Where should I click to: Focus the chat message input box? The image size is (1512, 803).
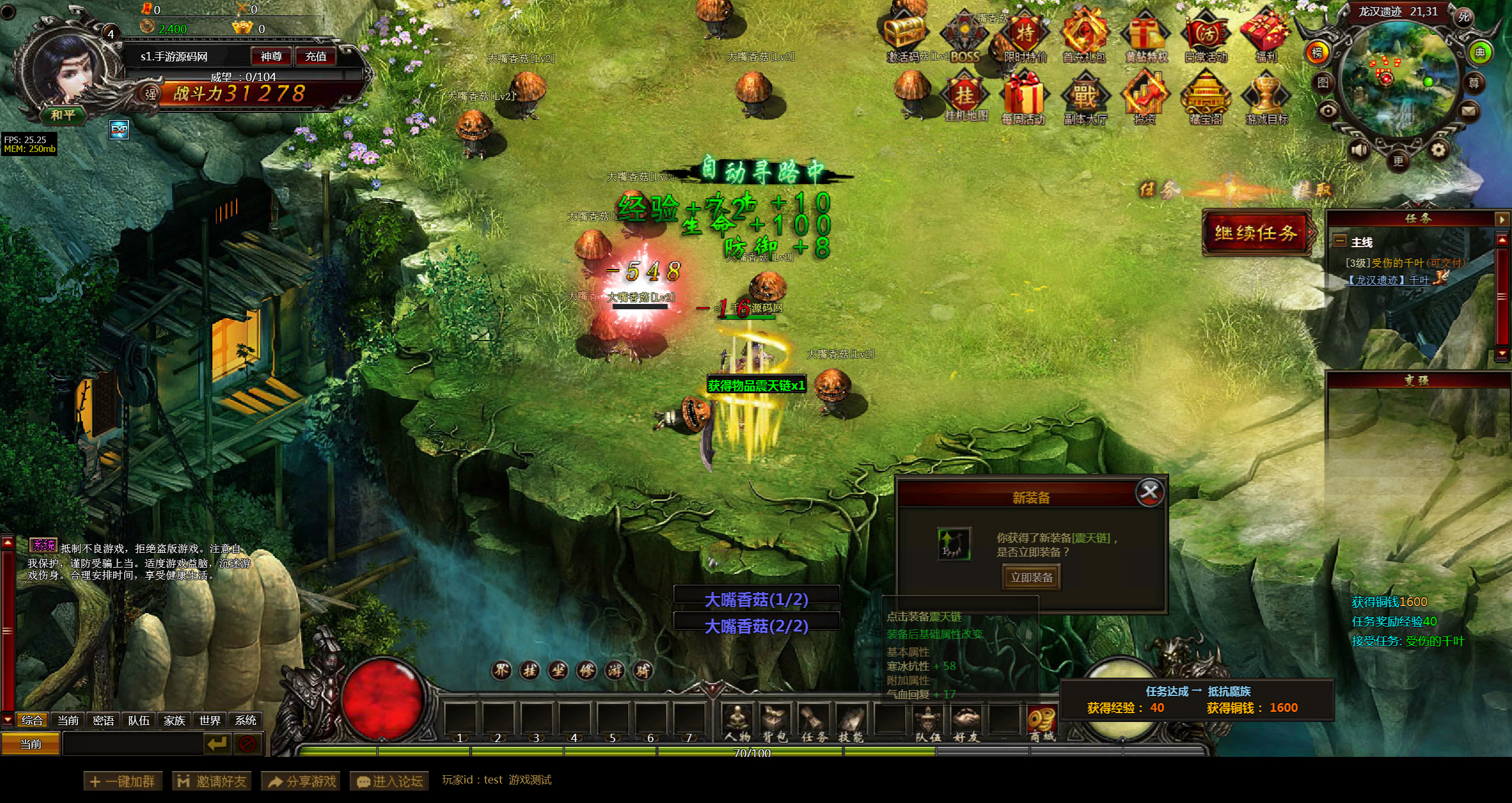point(133,744)
